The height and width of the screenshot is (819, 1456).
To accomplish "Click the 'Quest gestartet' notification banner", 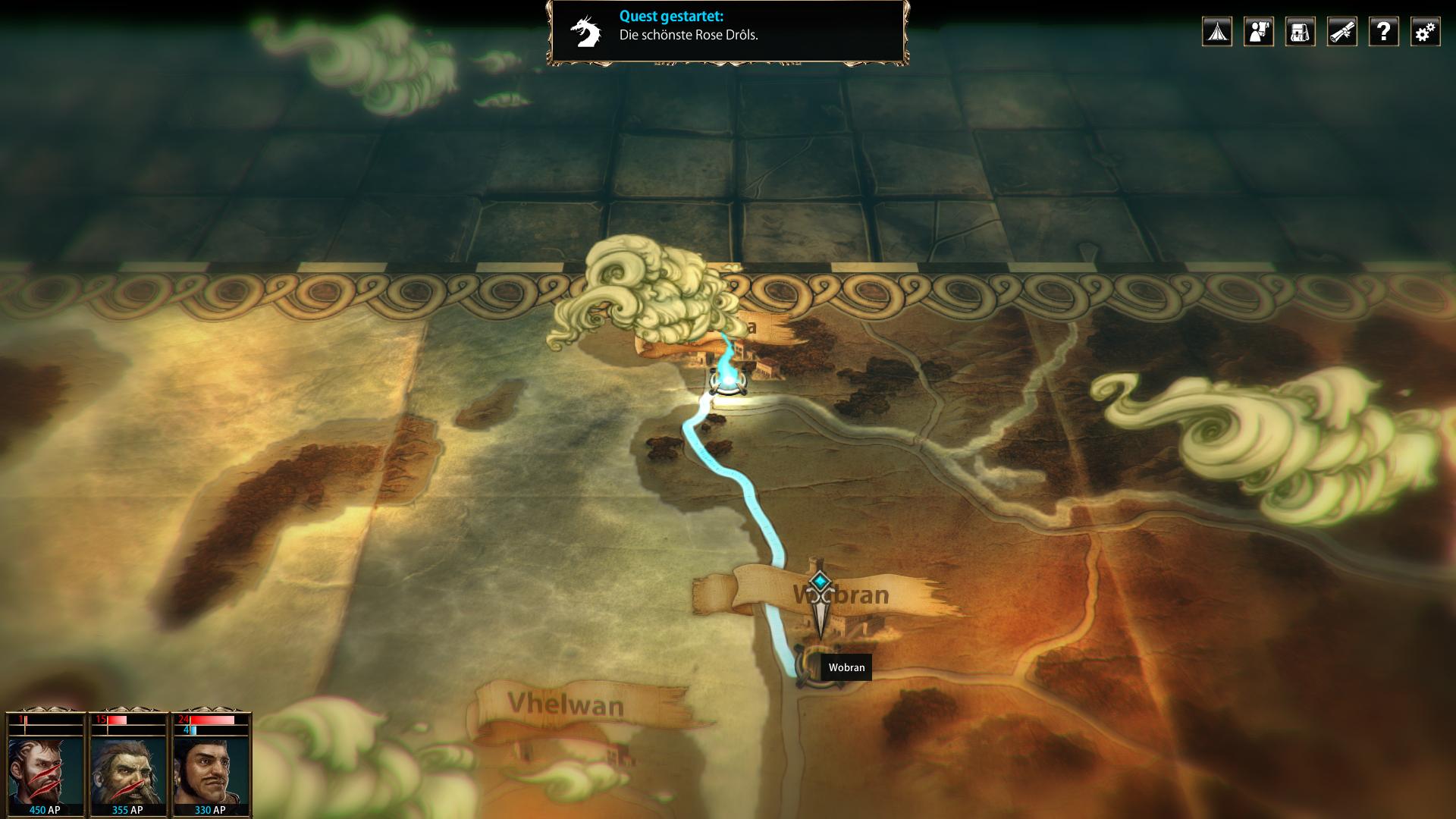I will (x=728, y=33).
